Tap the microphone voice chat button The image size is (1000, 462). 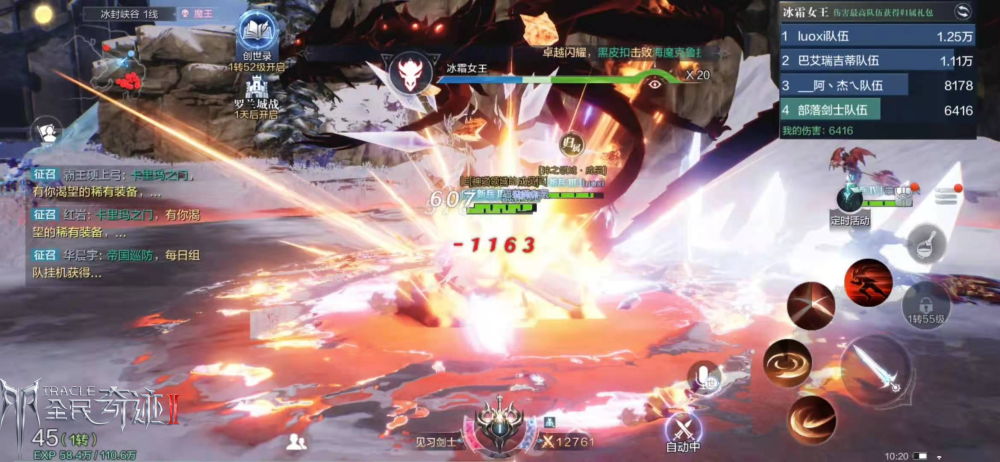(705, 378)
